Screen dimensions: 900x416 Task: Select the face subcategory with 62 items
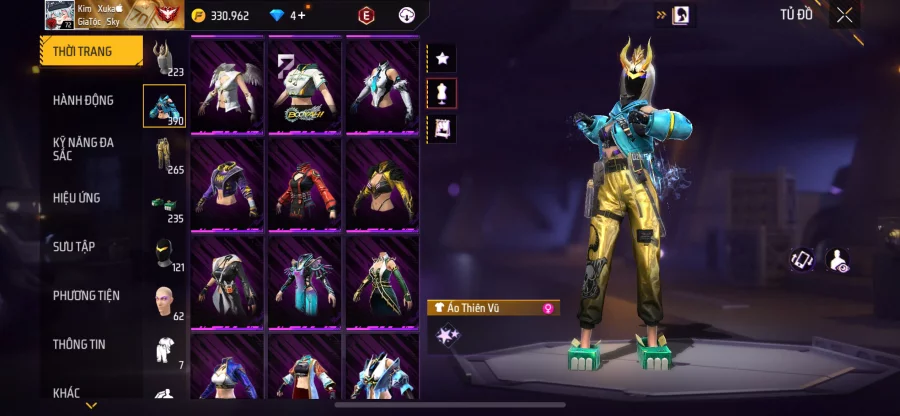pos(164,301)
